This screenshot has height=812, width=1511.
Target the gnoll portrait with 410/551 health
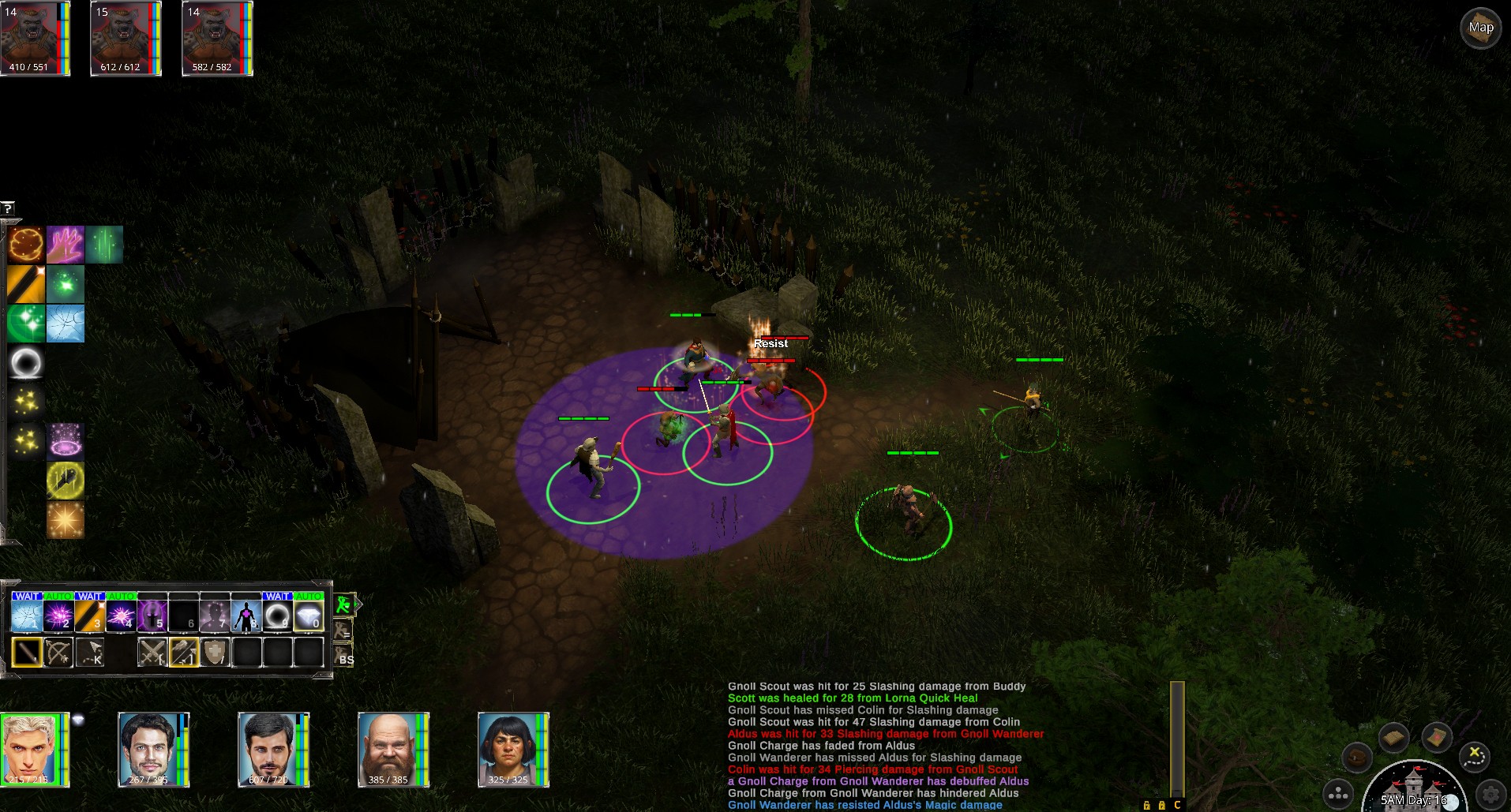(x=33, y=38)
